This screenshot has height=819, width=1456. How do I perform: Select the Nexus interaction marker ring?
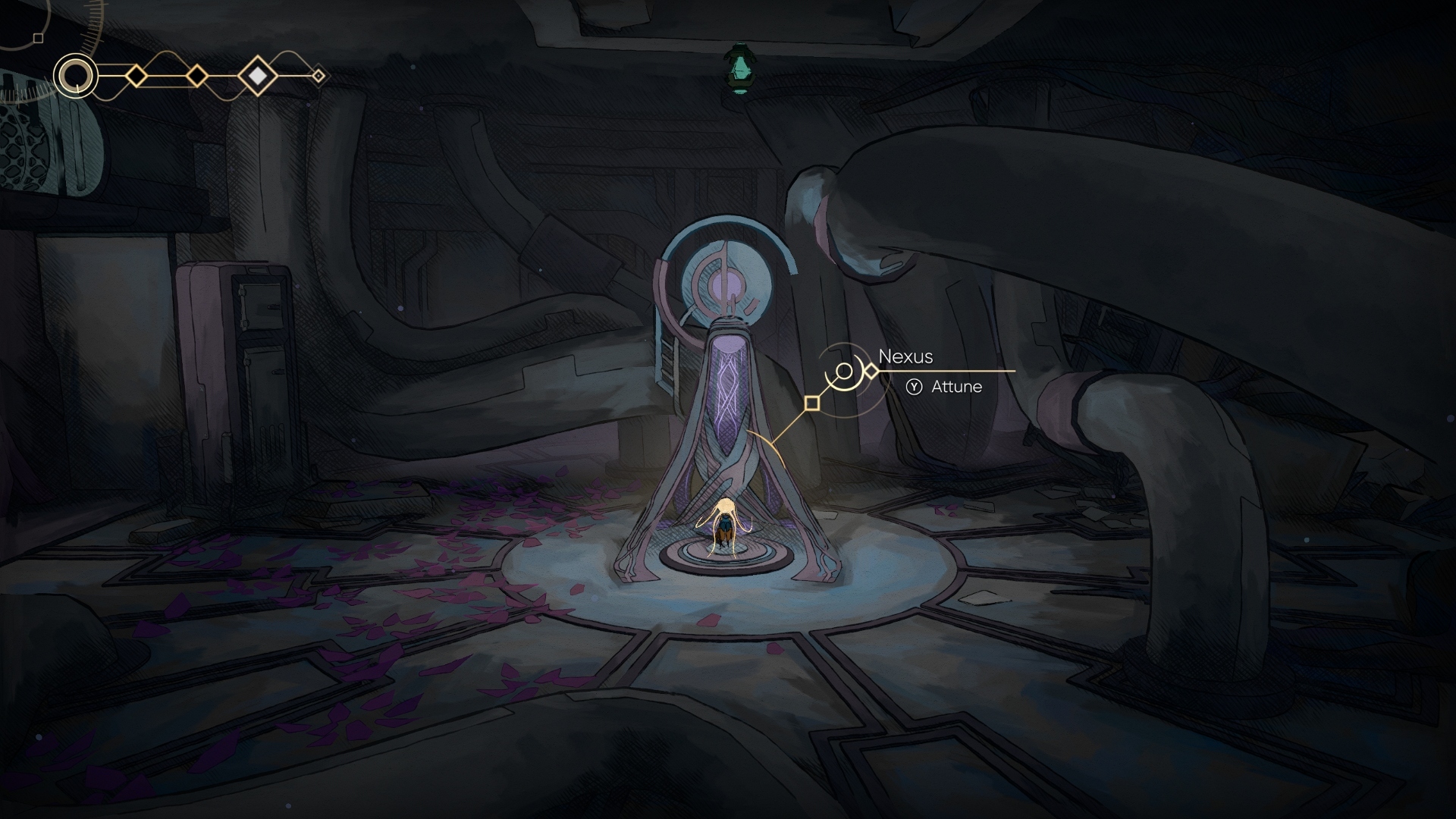pyautogui.click(x=844, y=372)
